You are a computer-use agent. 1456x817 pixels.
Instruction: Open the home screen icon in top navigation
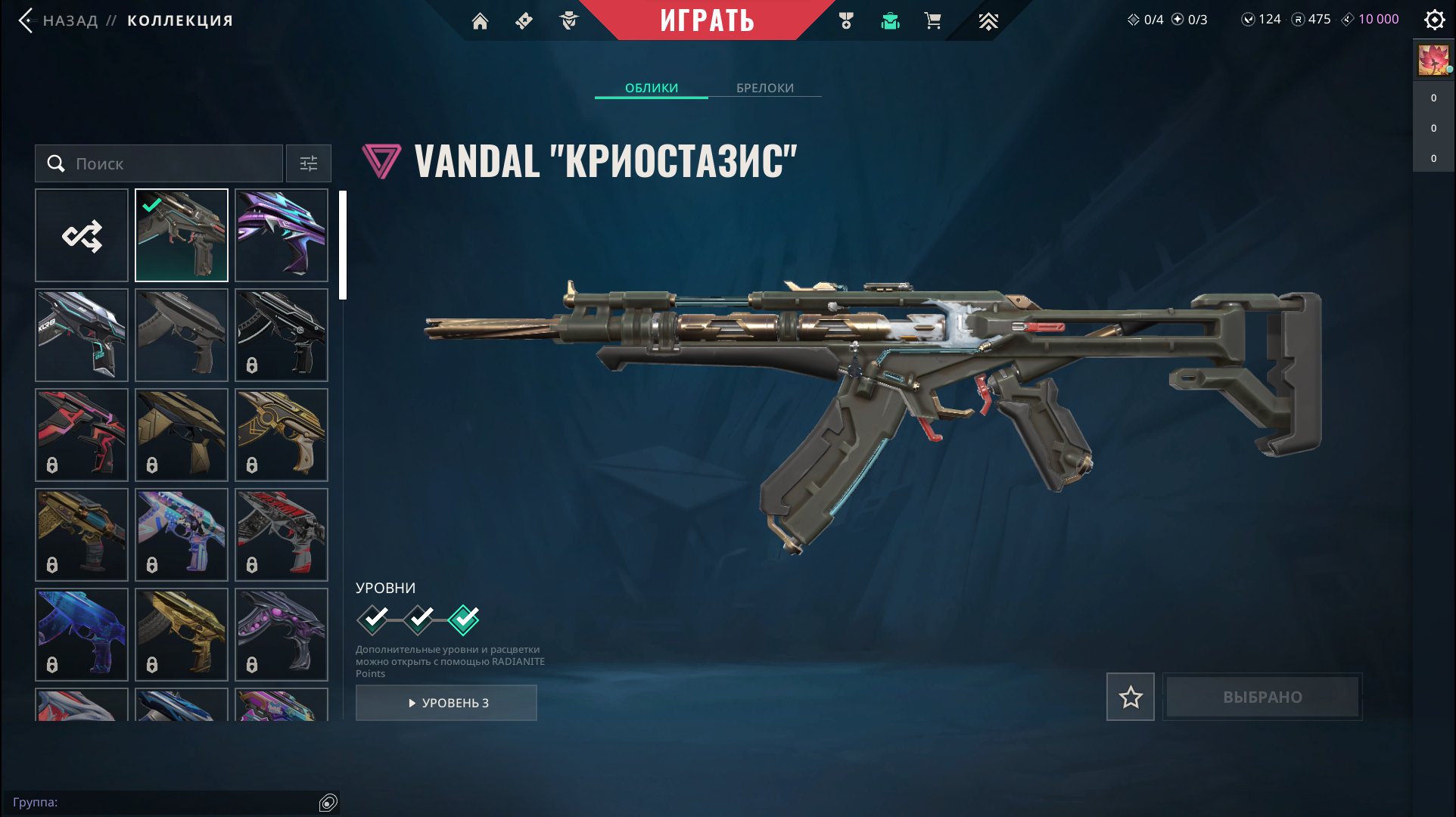tap(482, 21)
